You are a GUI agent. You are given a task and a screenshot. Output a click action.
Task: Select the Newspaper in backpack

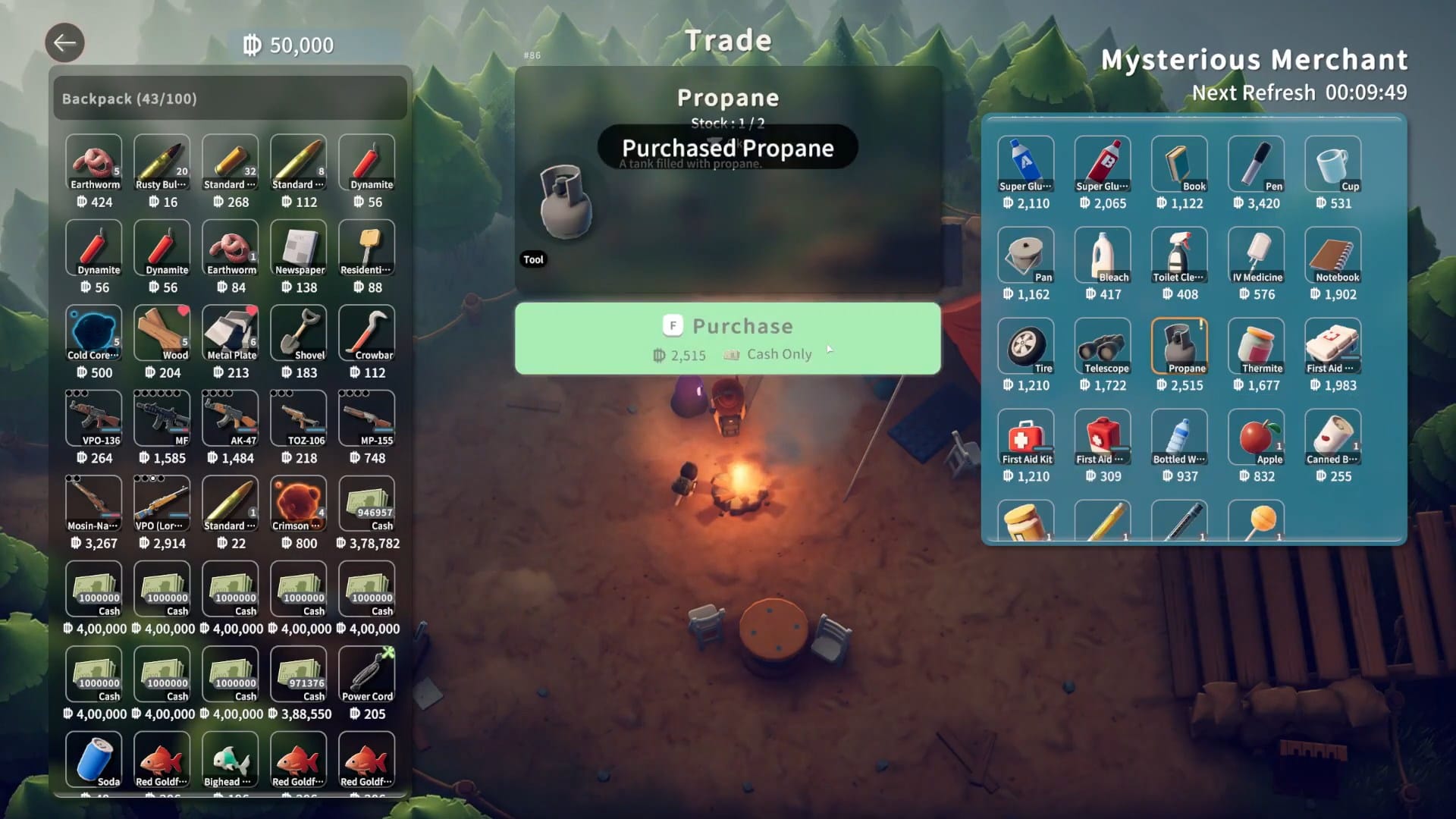pyautogui.click(x=299, y=248)
